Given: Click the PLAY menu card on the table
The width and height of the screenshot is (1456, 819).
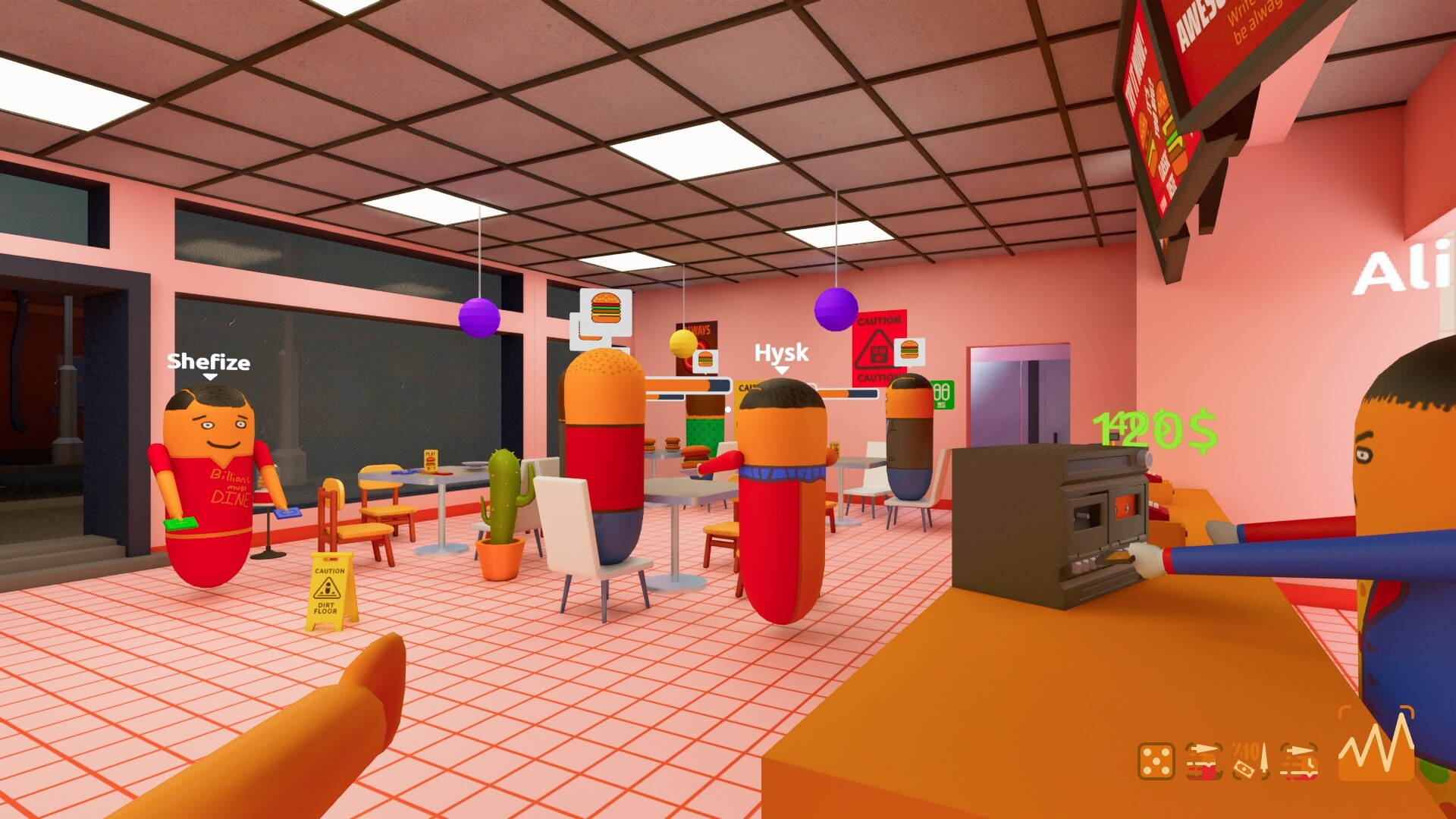Looking at the screenshot, I should (x=430, y=460).
